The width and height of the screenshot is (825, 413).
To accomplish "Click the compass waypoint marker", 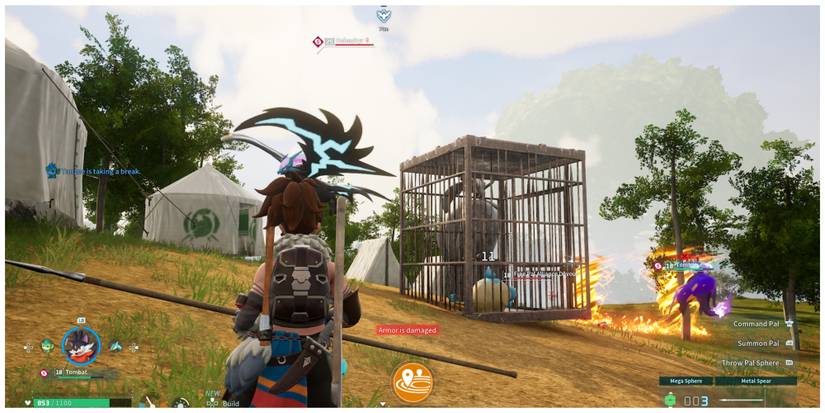I will tap(383, 14).
